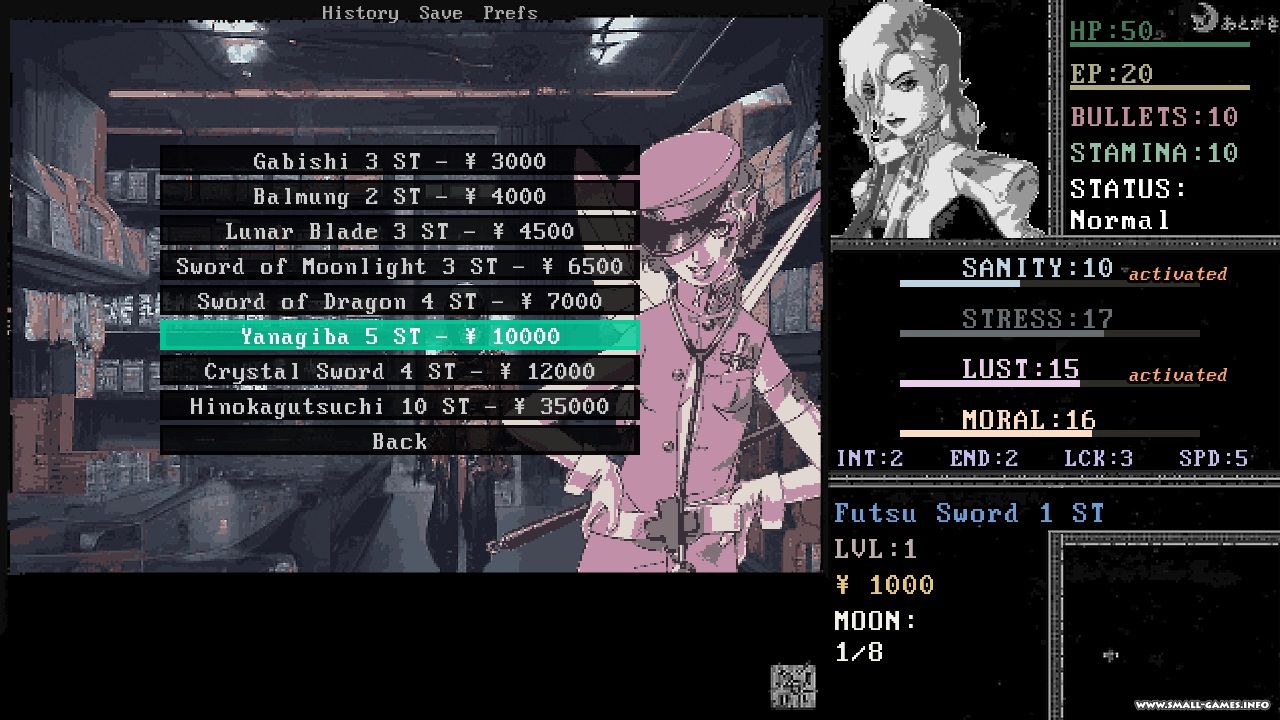
Task: Click the QR-code style icon below the scene
Action: tap(792, 686)
